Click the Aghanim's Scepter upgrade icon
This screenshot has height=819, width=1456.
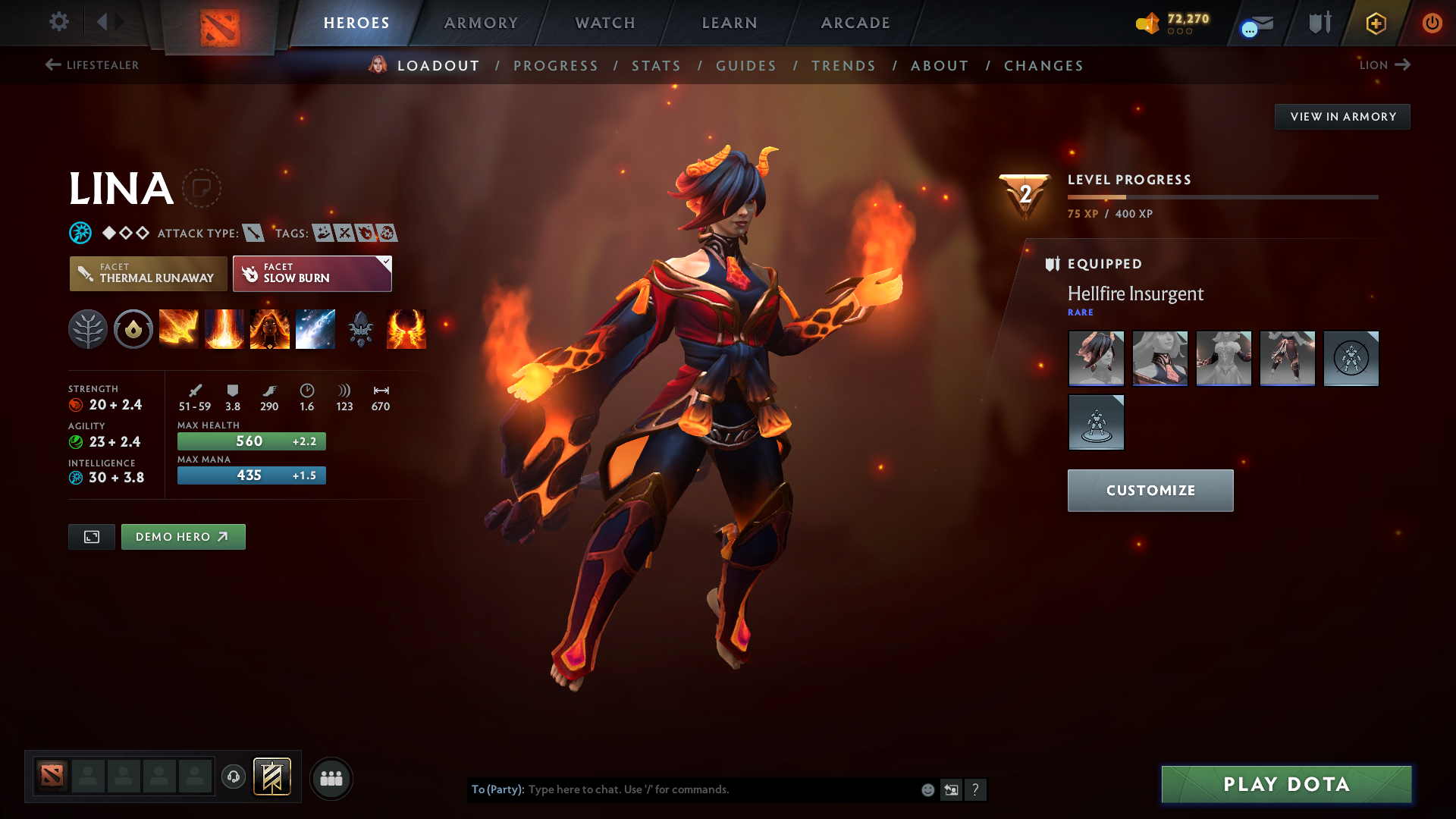[361, 328]
